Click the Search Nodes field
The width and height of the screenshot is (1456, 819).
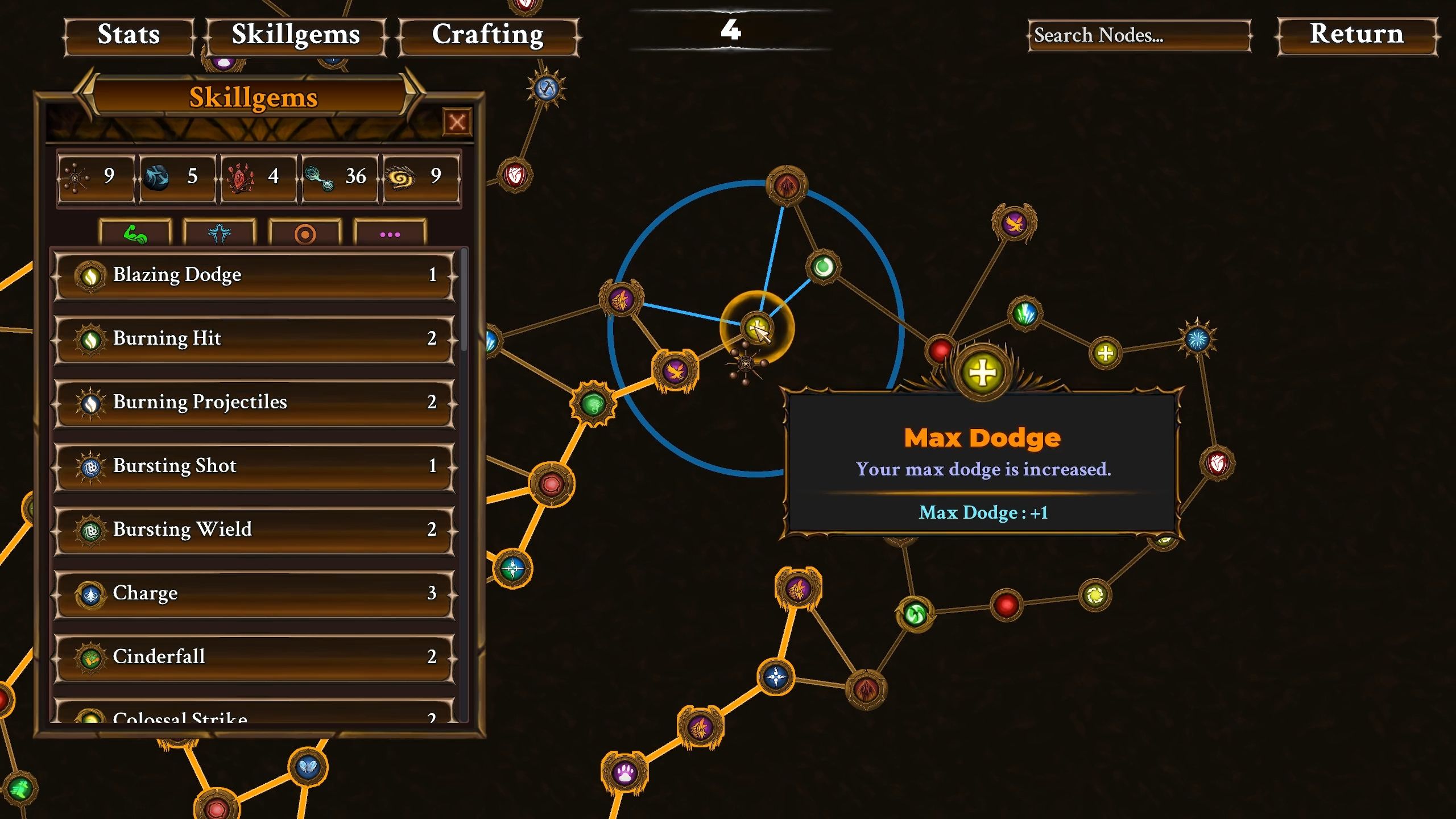(1139, 35)
